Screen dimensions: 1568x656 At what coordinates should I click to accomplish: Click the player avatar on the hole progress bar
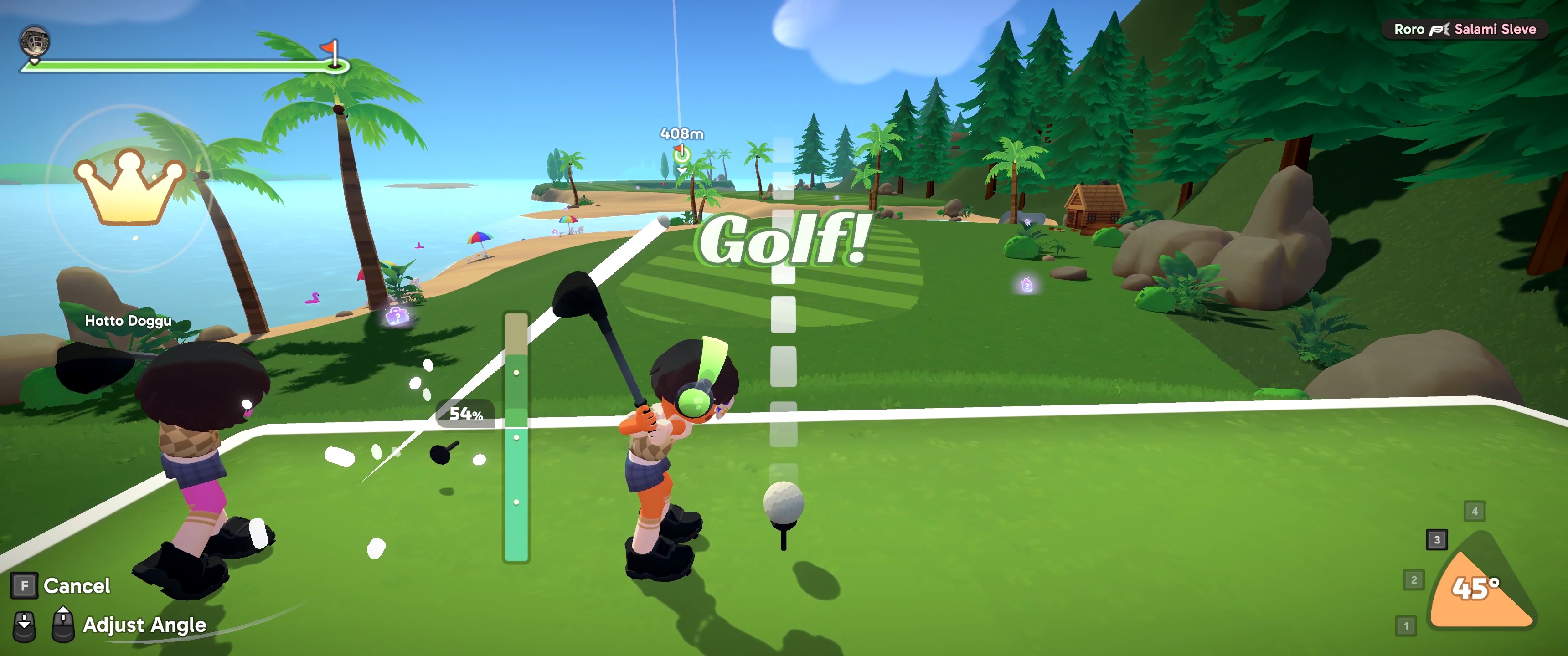click(35, 41)
